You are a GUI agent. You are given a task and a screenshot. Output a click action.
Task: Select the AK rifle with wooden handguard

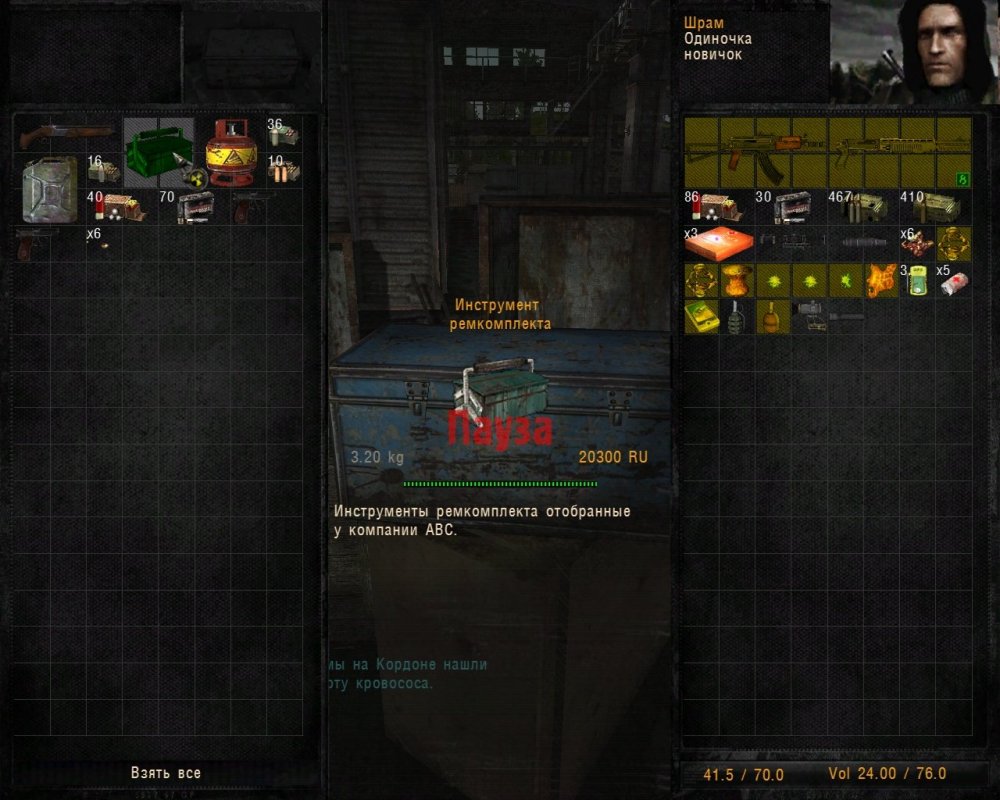click(x=755, y=153)
